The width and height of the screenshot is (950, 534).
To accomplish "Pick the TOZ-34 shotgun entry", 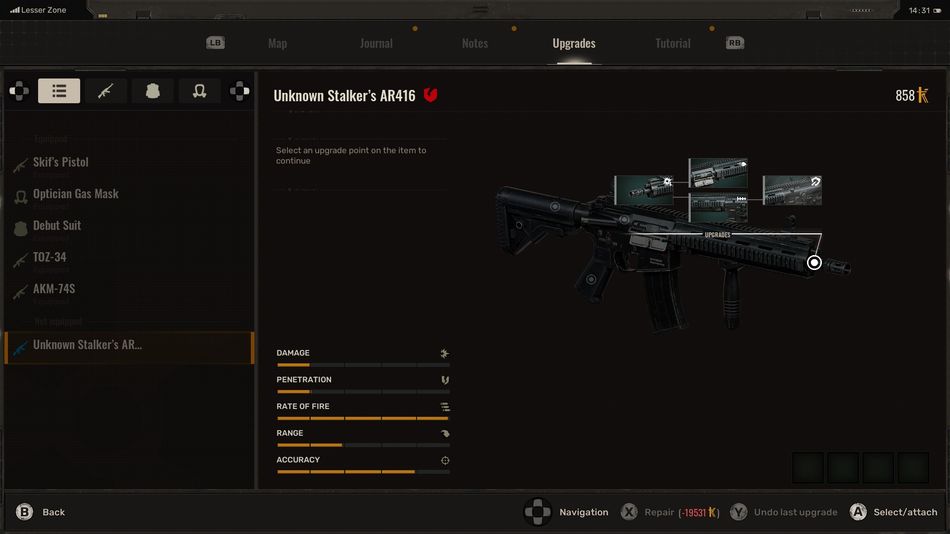I will coord(50,257).
